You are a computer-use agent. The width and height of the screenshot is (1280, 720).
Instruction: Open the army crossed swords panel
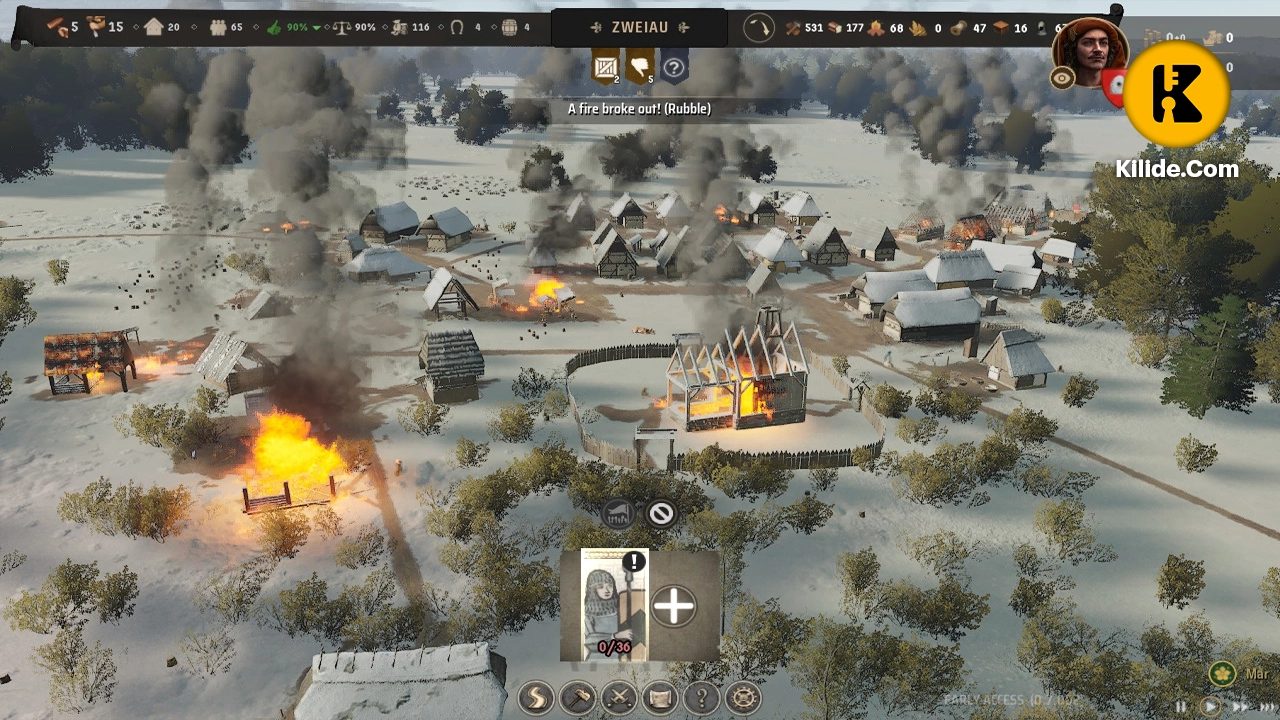click(x=619, y=697)
